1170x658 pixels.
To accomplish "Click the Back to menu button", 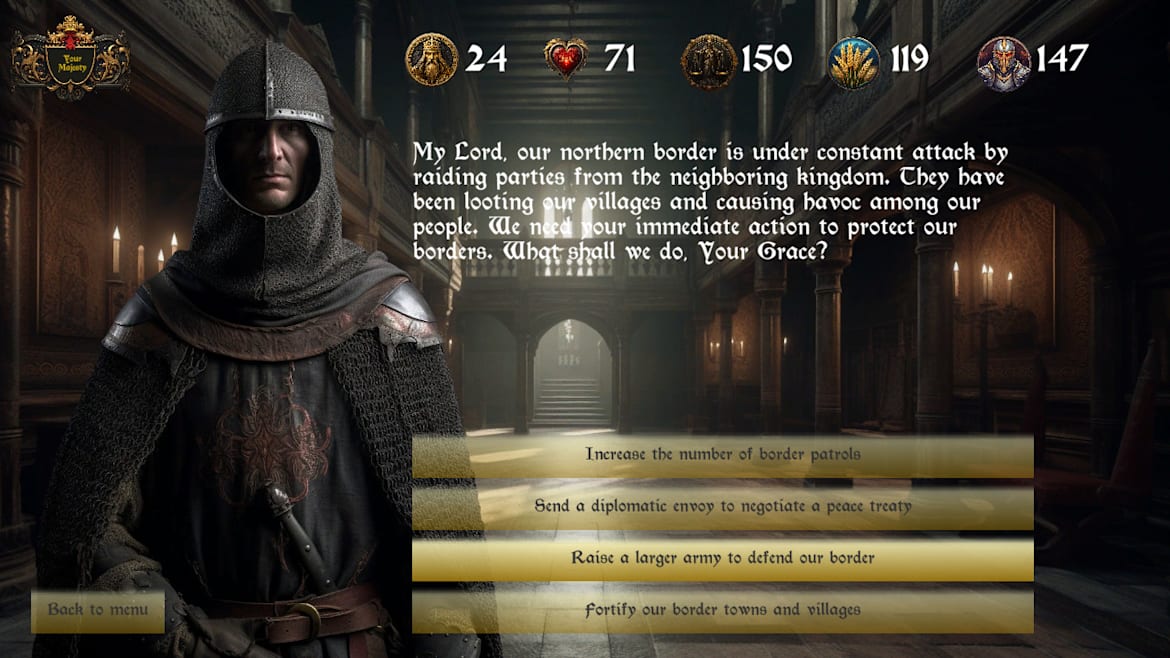I will point(98,610).
